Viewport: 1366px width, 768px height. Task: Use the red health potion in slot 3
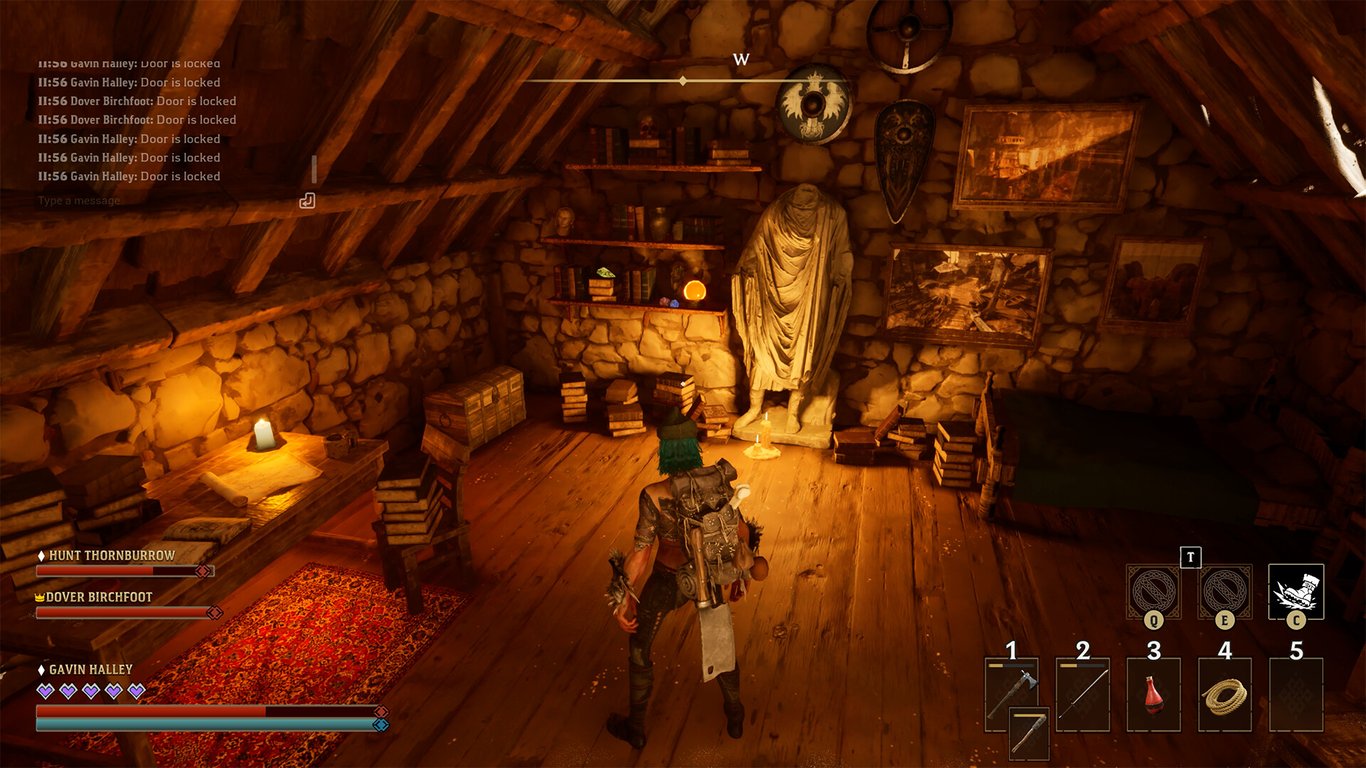tap(1154, 695)
